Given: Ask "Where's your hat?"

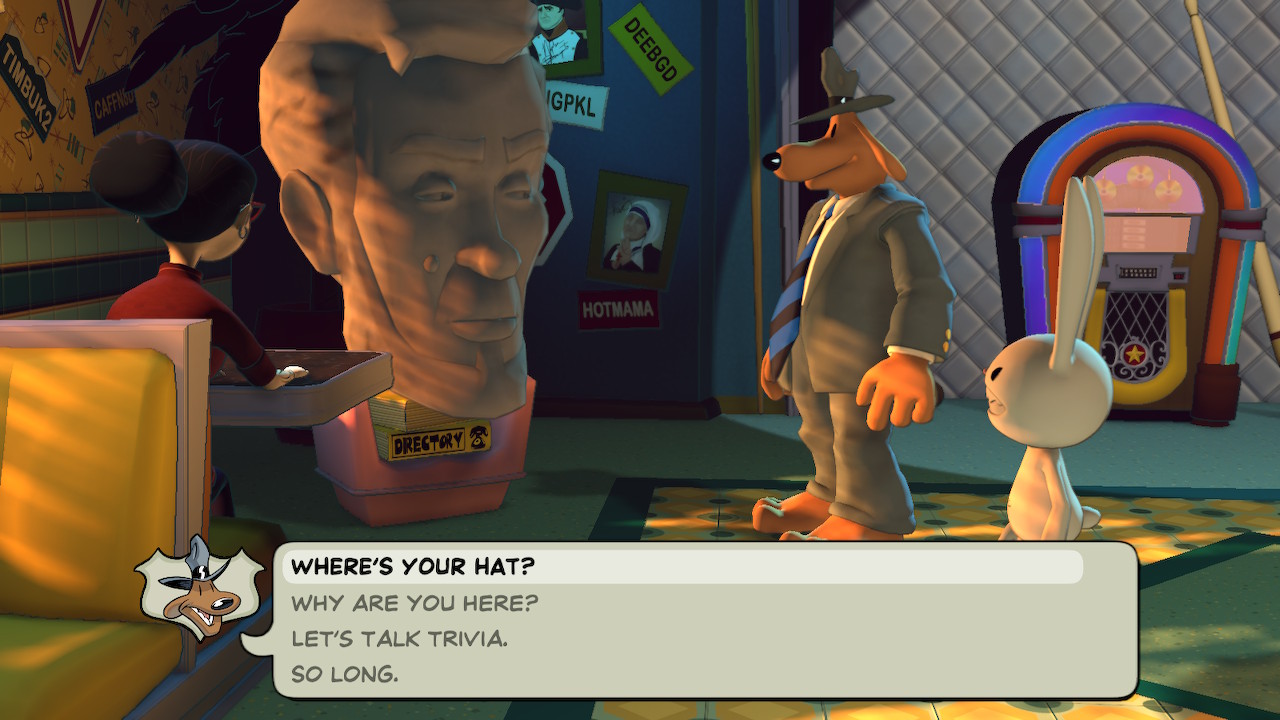Looking at the screenshot, I should (x=413, y=567).
